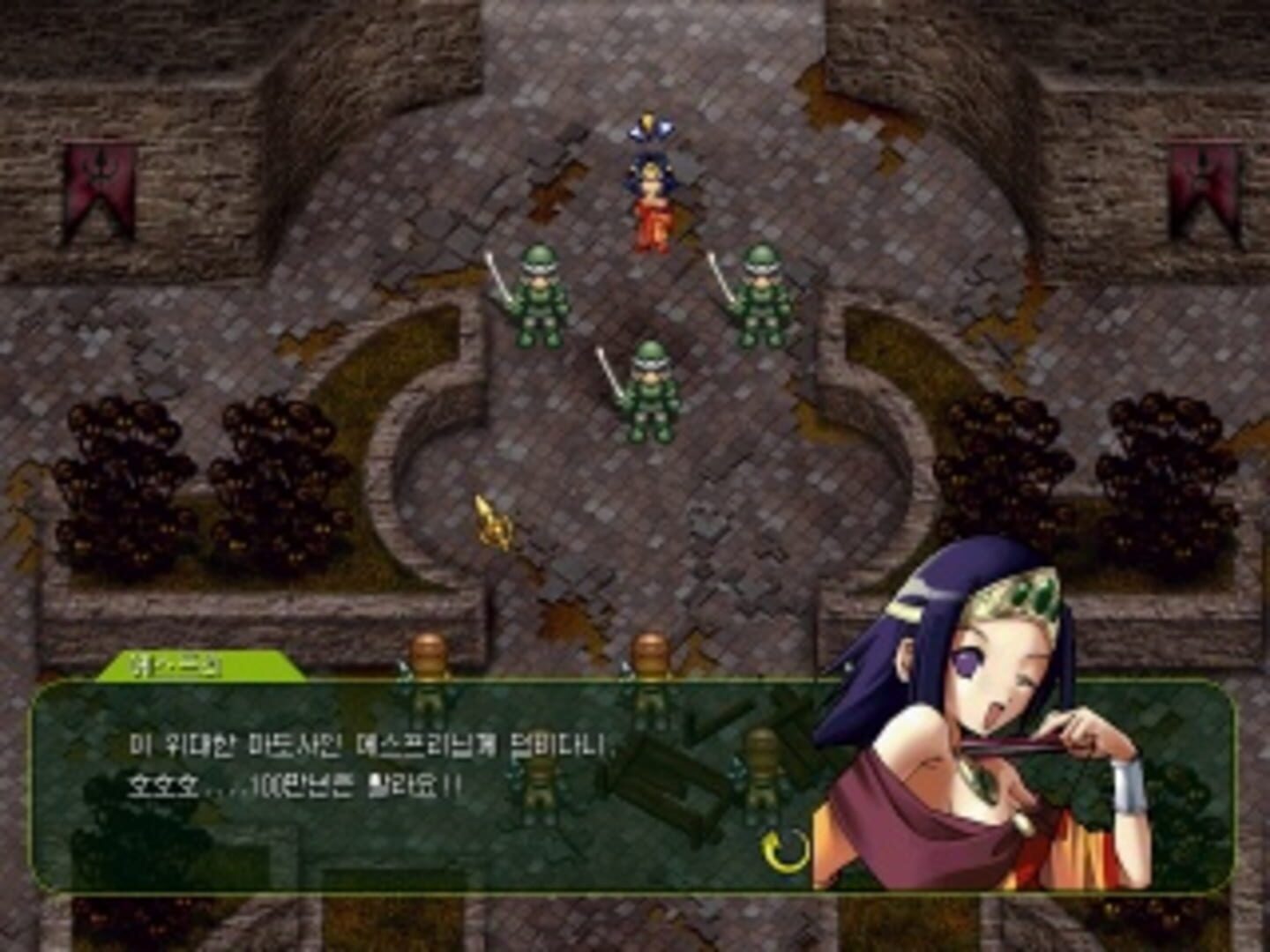Image resolution: width=1270 pixels, height=952 pixels.
Task: Select the green-haired sorceress portrait
Action: (988, 705)
